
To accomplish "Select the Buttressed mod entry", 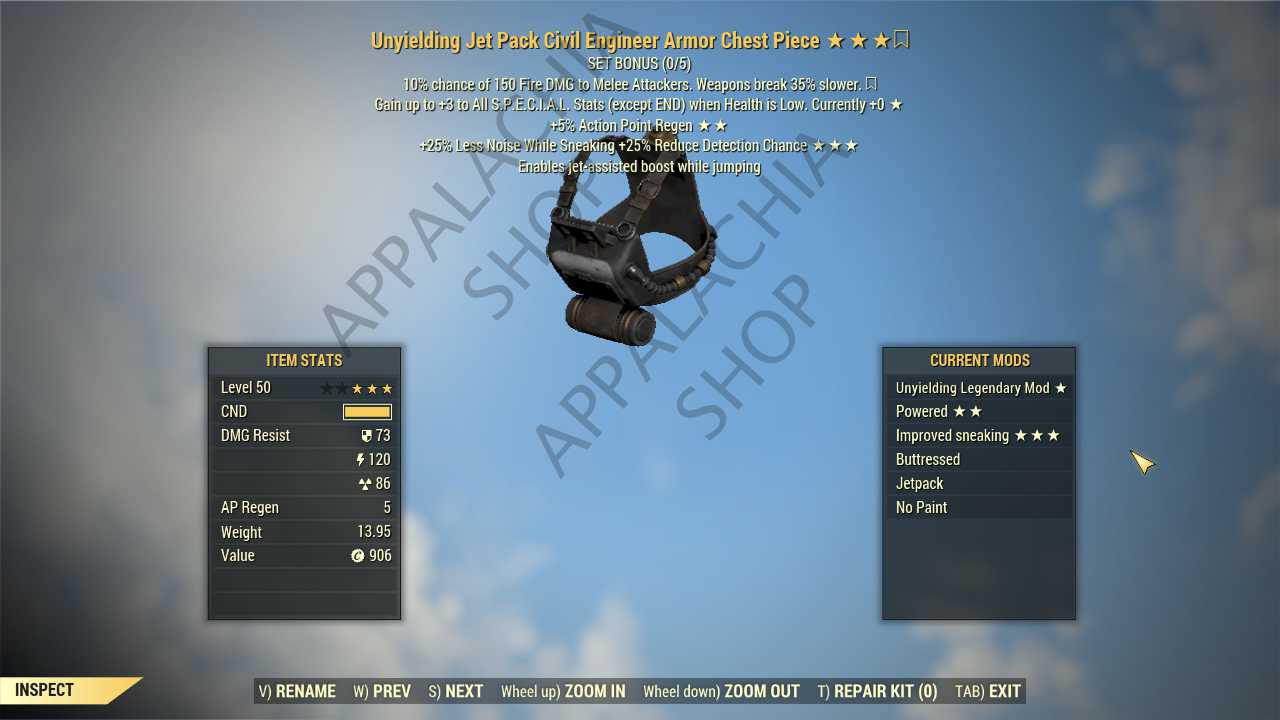I will click(980, 460).
